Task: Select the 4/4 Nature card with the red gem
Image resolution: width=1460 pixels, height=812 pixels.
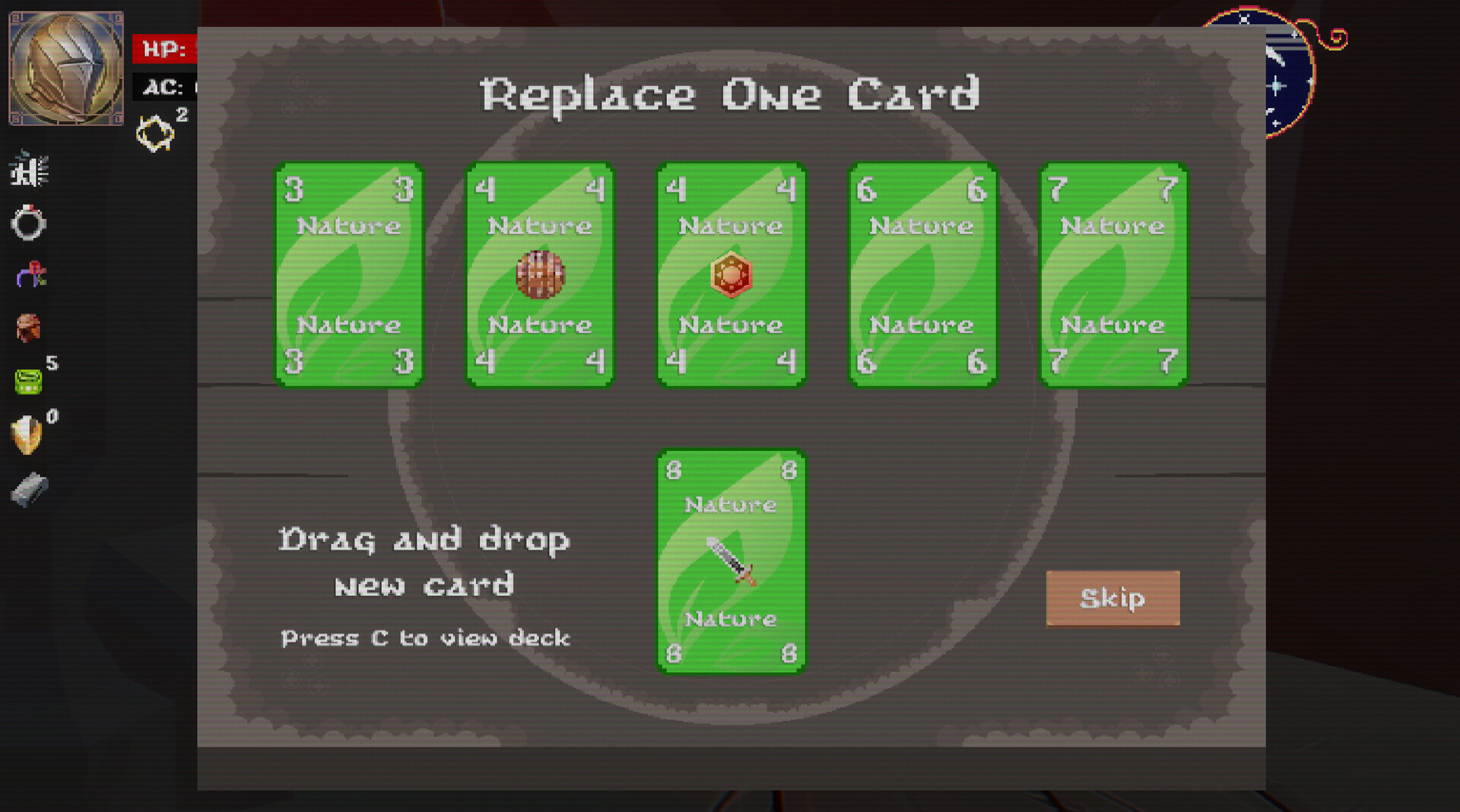Action: (x=732, y=275)
